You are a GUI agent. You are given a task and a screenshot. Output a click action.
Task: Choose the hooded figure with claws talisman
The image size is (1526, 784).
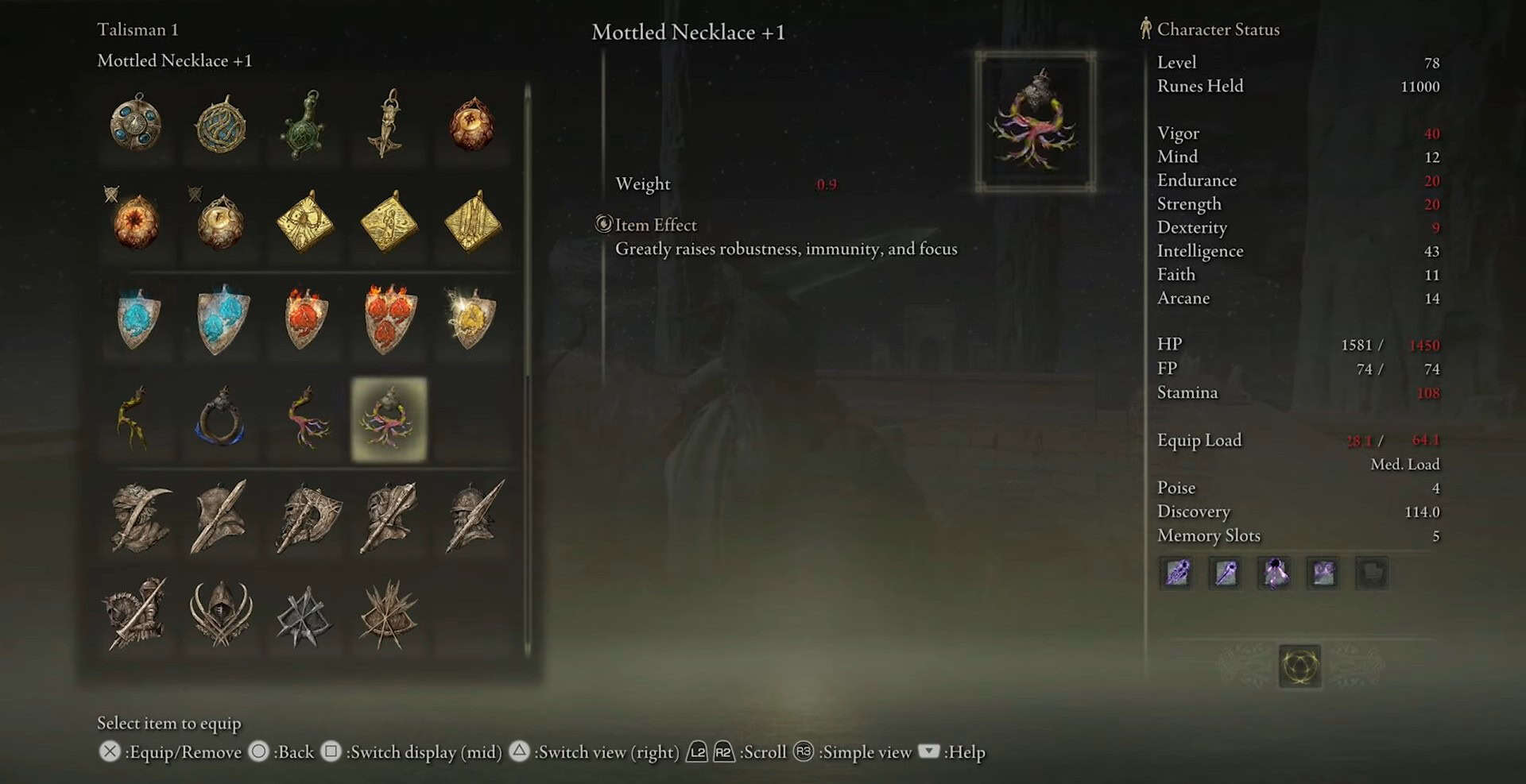[x=221, y=613]
